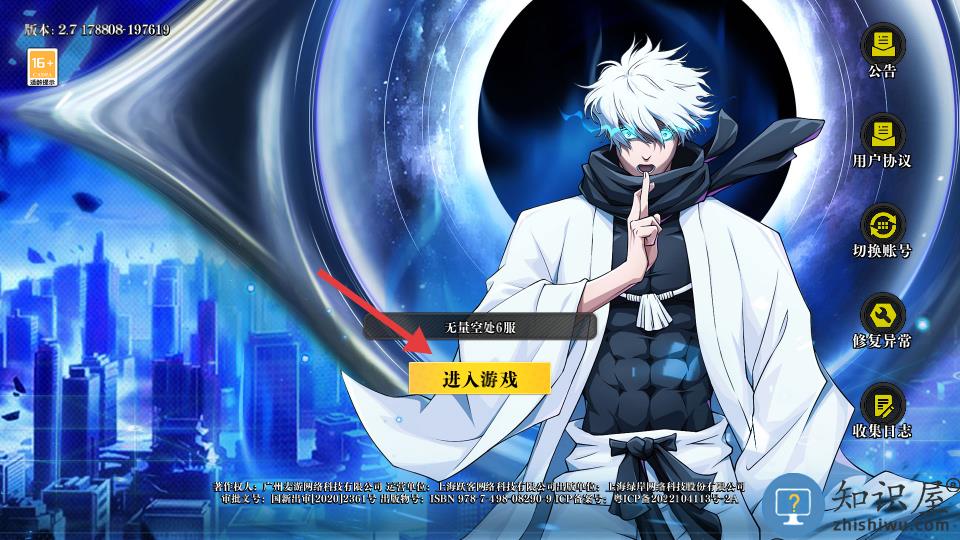The image size is (960, 540).
Task: Click the yellow 进入游戏 button
Action: 479,378
